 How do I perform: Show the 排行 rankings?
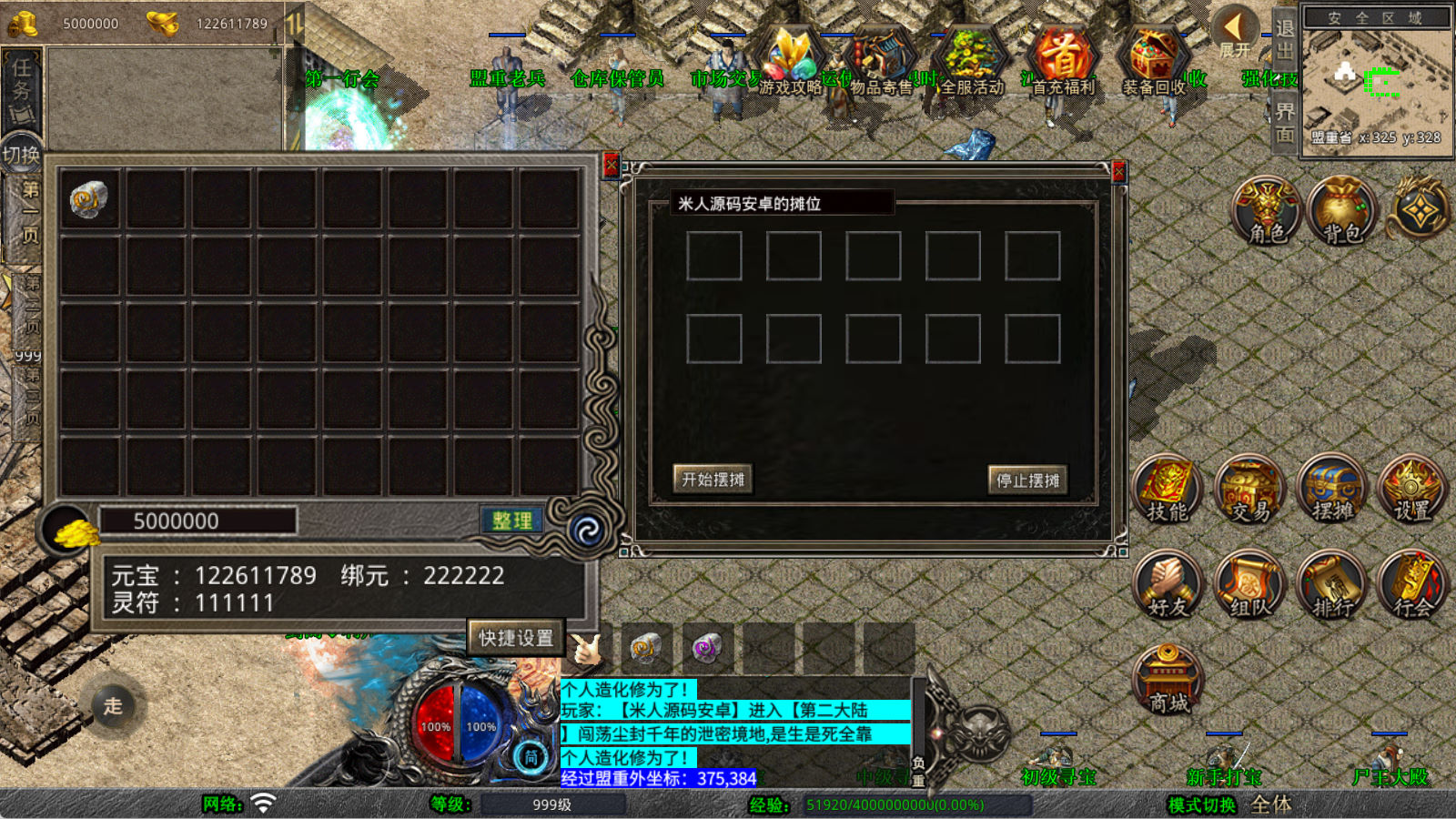(x=1331, y=585)
